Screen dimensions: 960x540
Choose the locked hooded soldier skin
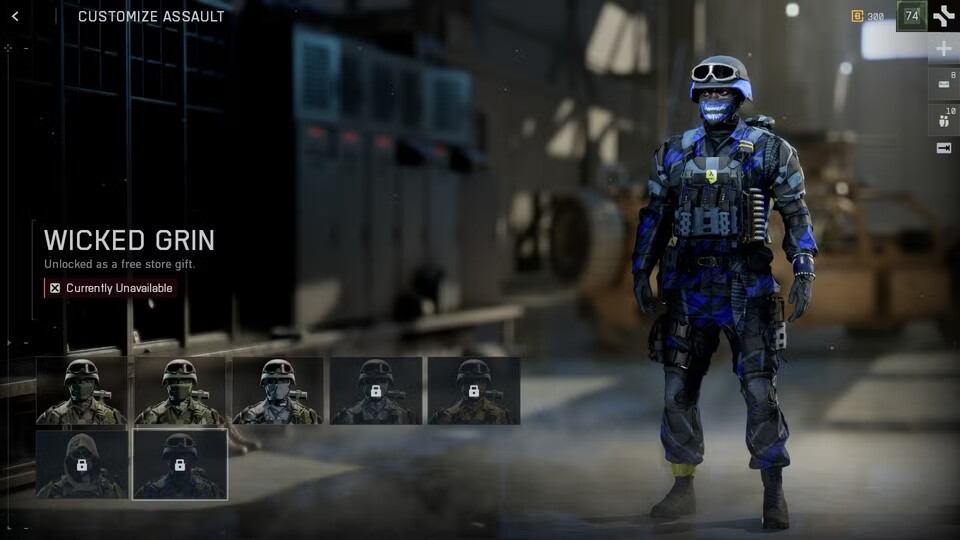click(81, 464)
